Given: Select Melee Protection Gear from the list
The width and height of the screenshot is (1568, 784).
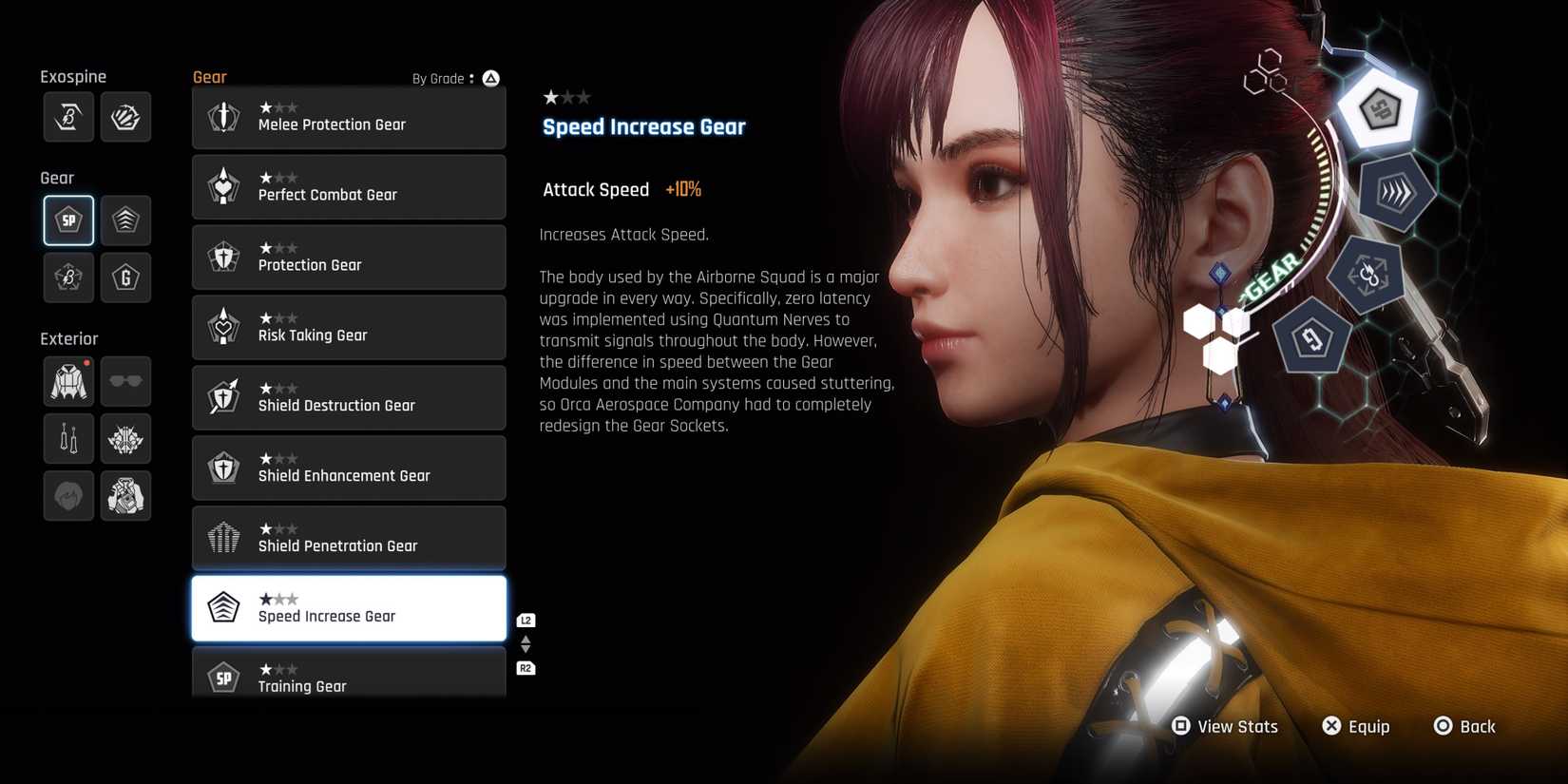Looking at the screenshot, I should pos(349,117).
